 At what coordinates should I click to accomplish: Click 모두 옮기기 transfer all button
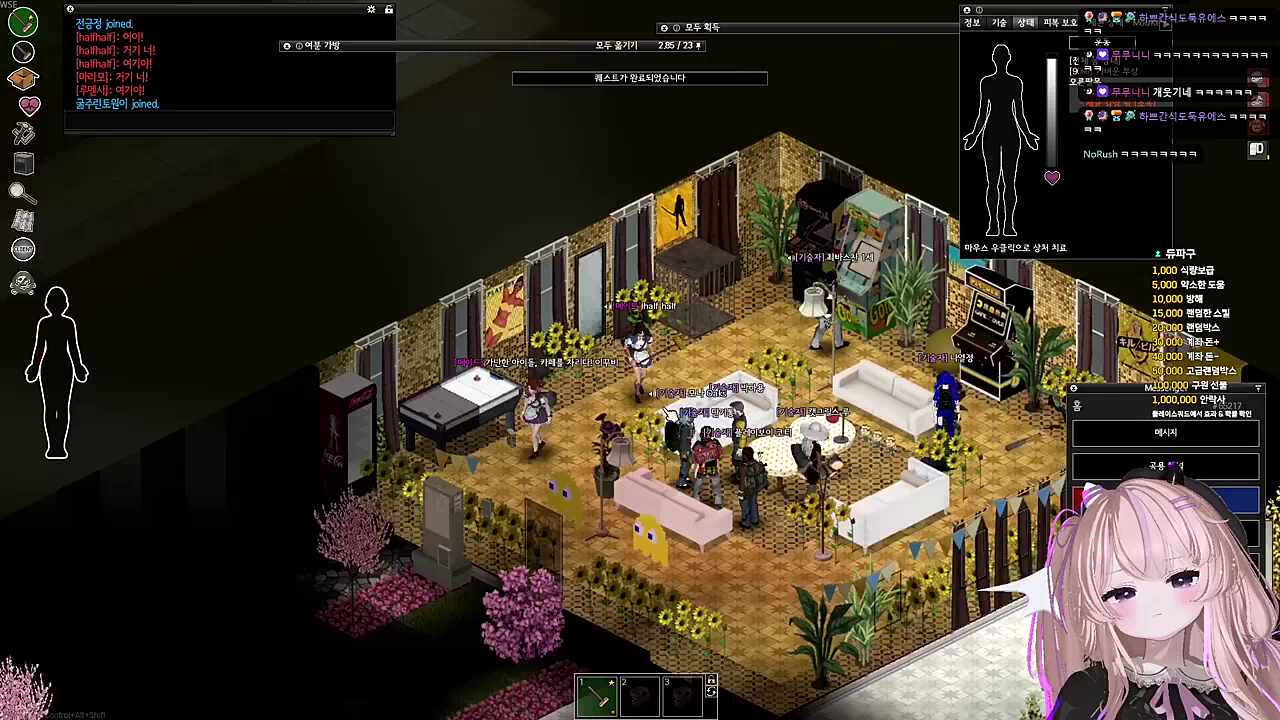tap(616, 46)
